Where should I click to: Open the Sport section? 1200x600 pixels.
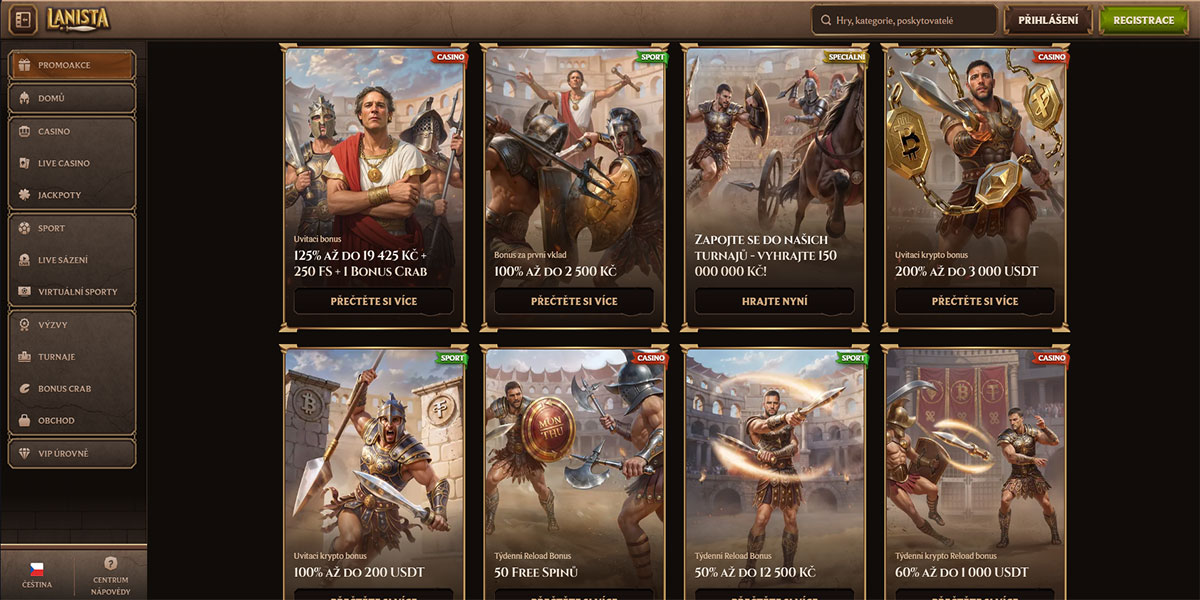click(72, 228)
